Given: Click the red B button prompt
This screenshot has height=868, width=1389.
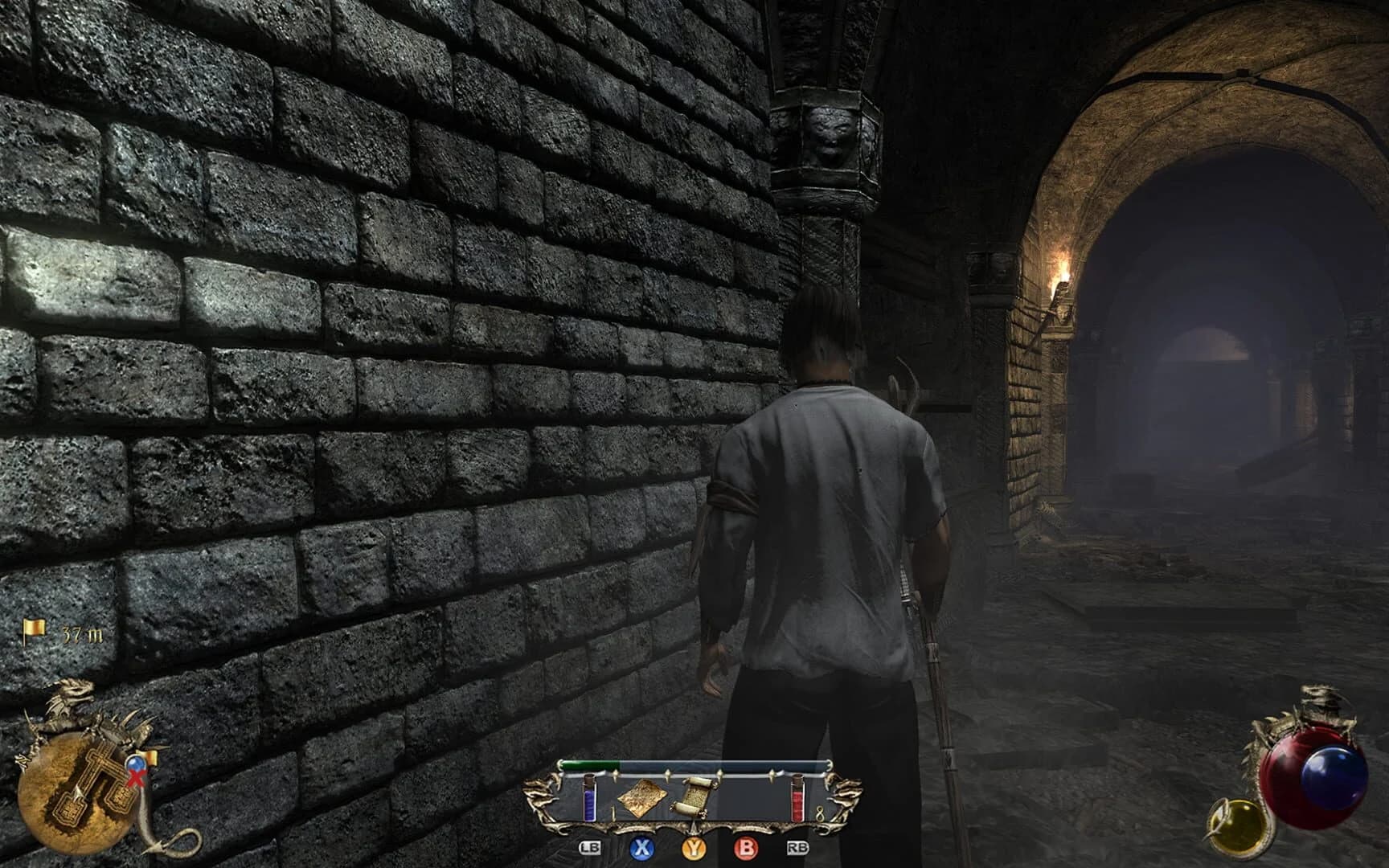Looking at the screenshot, I should 747,849.
